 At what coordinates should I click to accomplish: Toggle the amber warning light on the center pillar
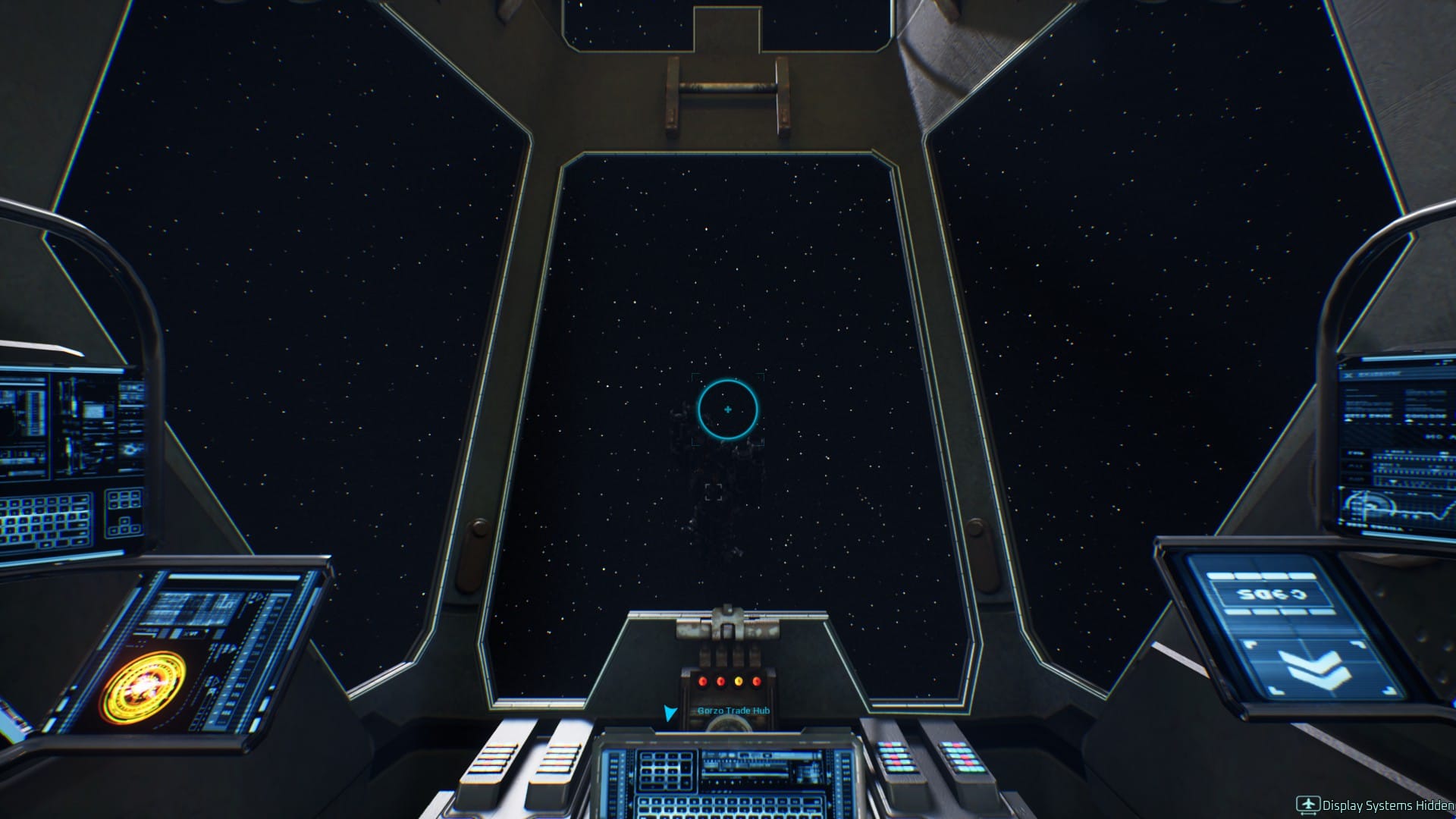pyautogui.click(x=739, y=682)
